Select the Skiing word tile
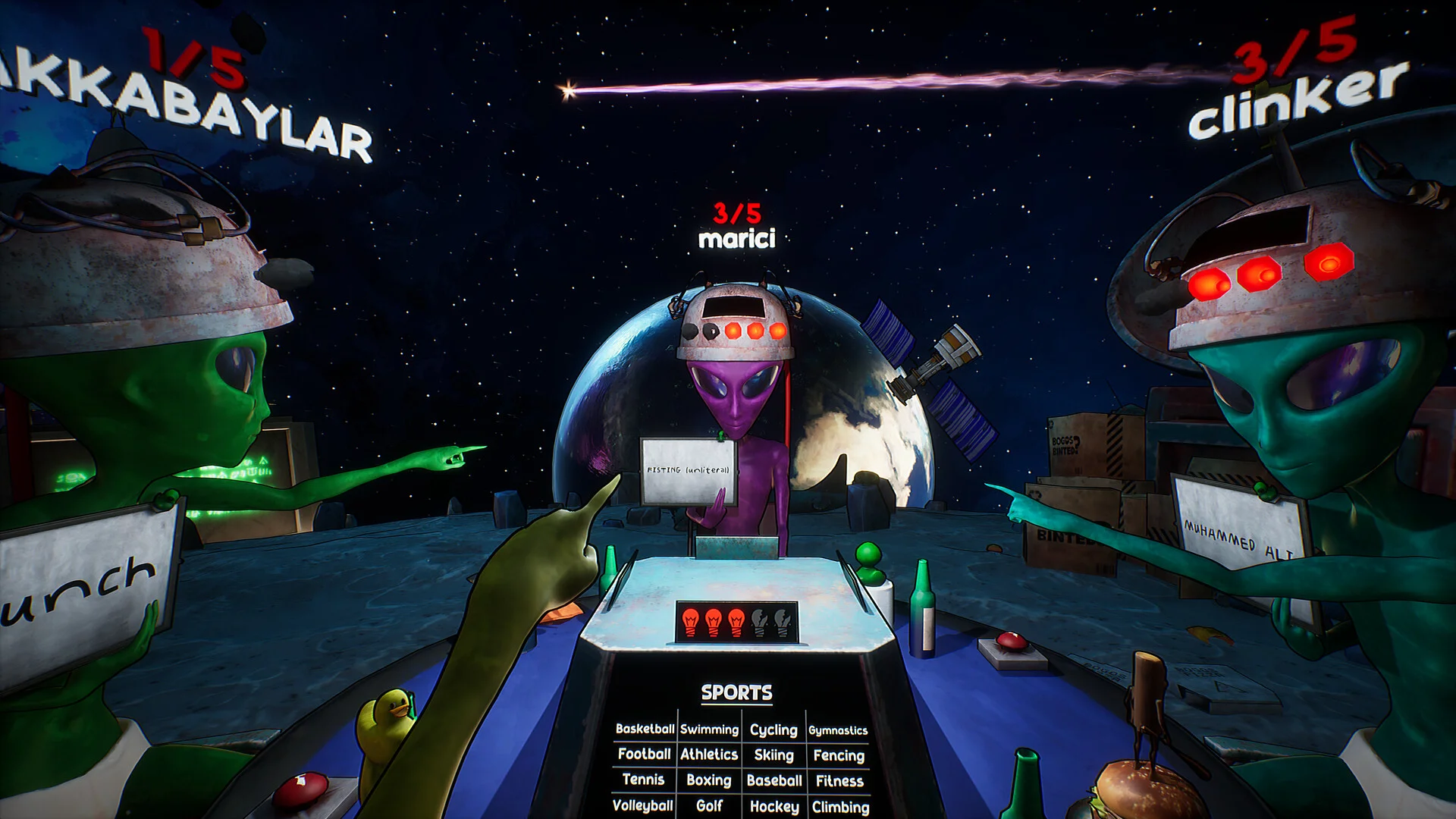This screenshot has height=819, width=1456. pyautogui.click(x=773, y=755)
